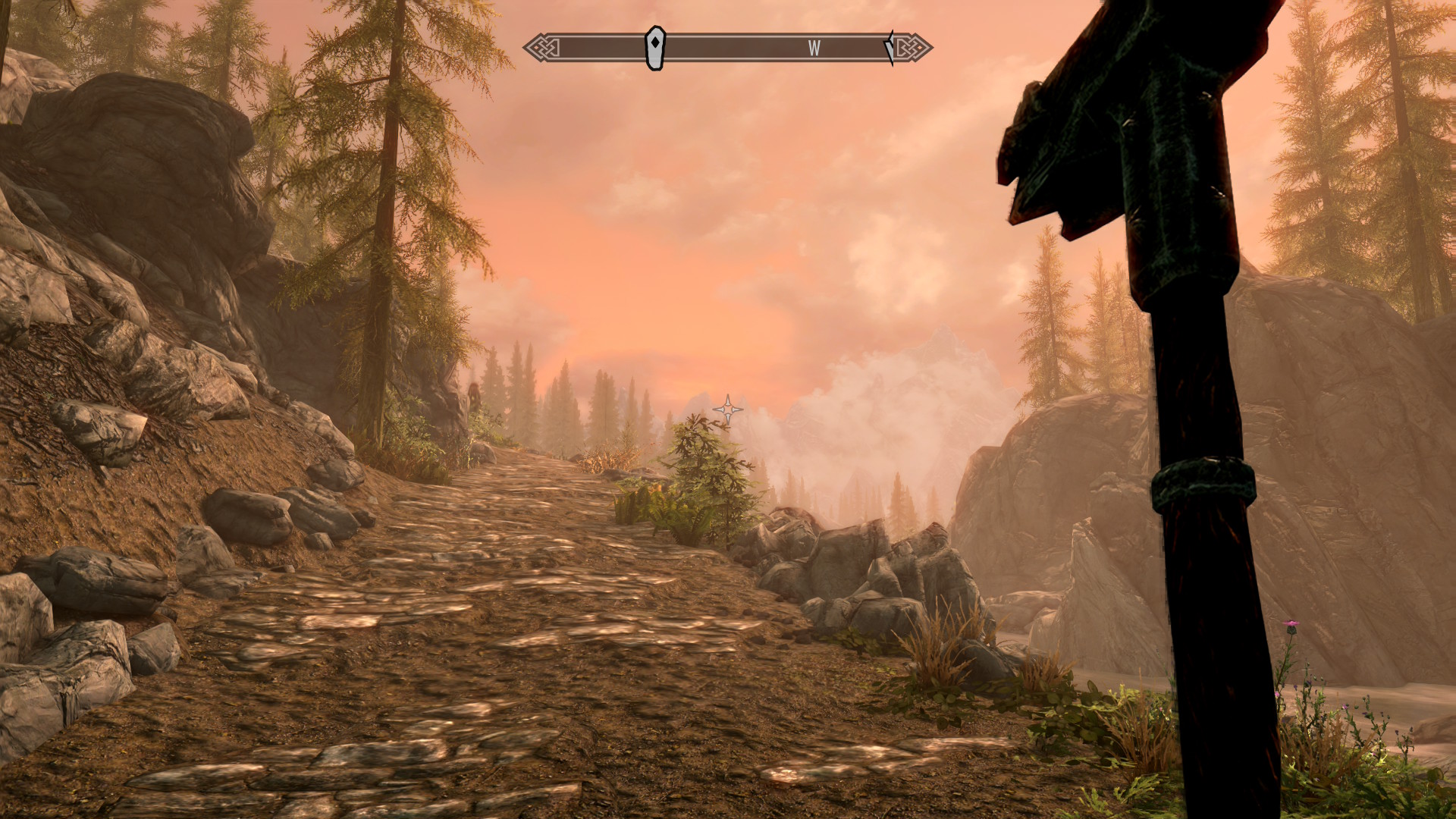1456x819 pixels.
Task: Click the arrow marker at the compass's right end
Action: (890, 48)
